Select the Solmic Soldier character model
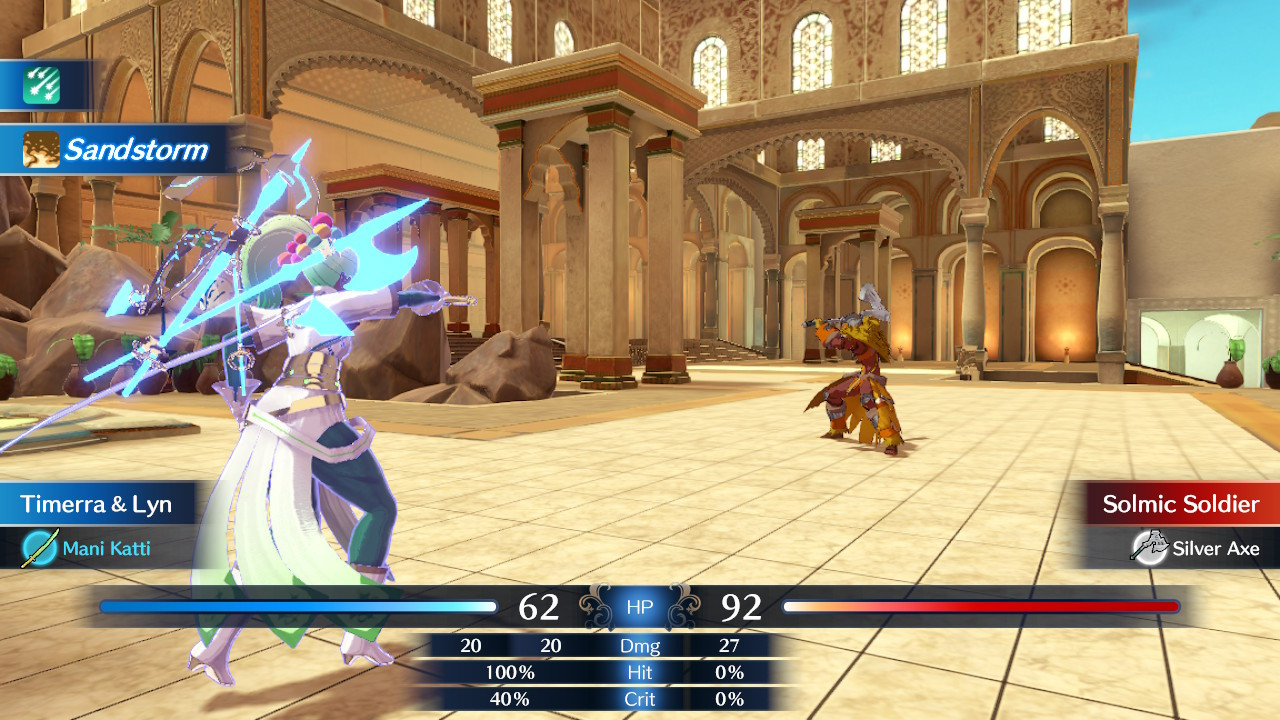 click(856, 380)
